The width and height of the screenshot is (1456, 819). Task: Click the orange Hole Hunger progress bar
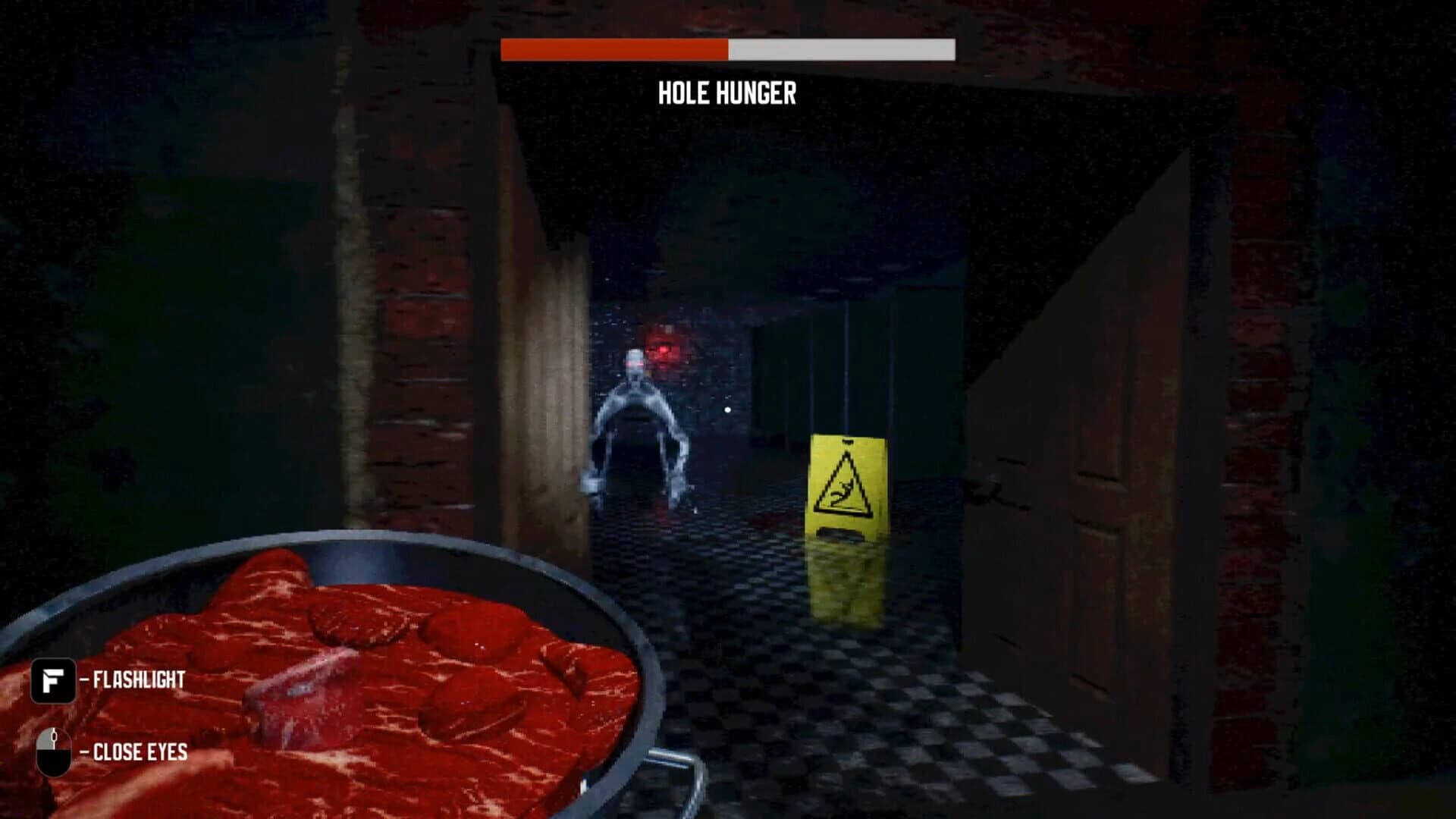coord(613,50)
